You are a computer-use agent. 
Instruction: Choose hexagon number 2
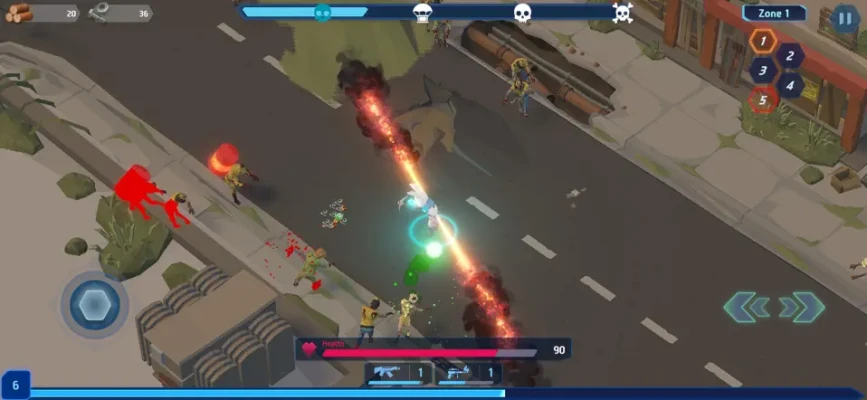[x=789, y=57]
